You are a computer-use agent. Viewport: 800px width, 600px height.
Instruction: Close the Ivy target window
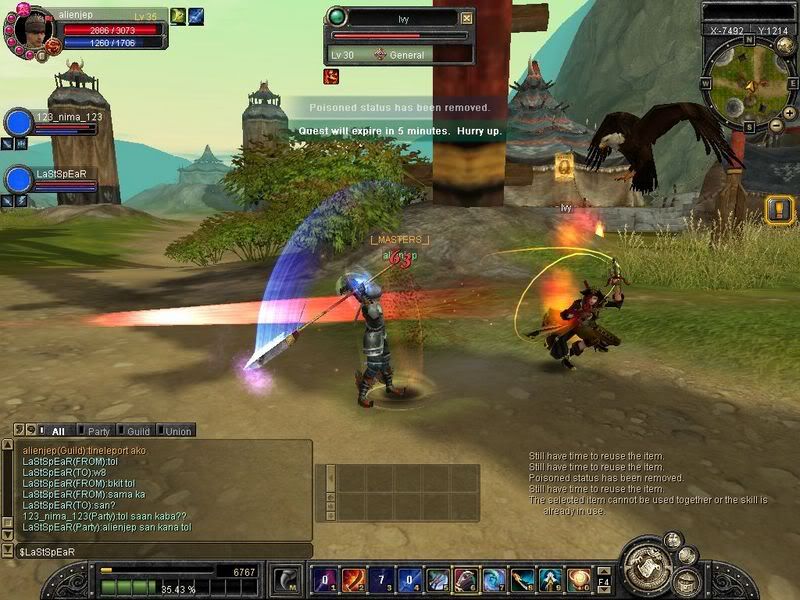(467, 18)
